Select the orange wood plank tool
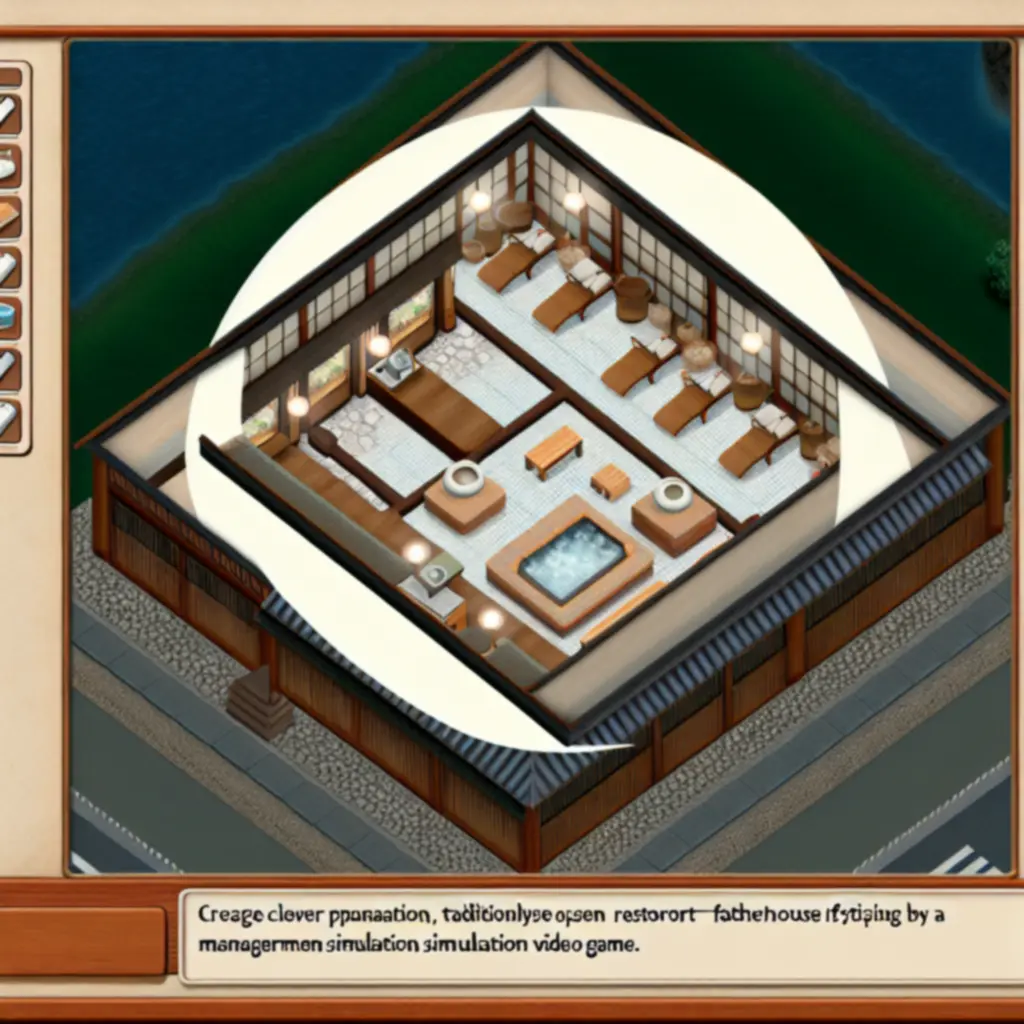Image resolution: width=1024 pixels, height=1024 pixels. point(8,216)
